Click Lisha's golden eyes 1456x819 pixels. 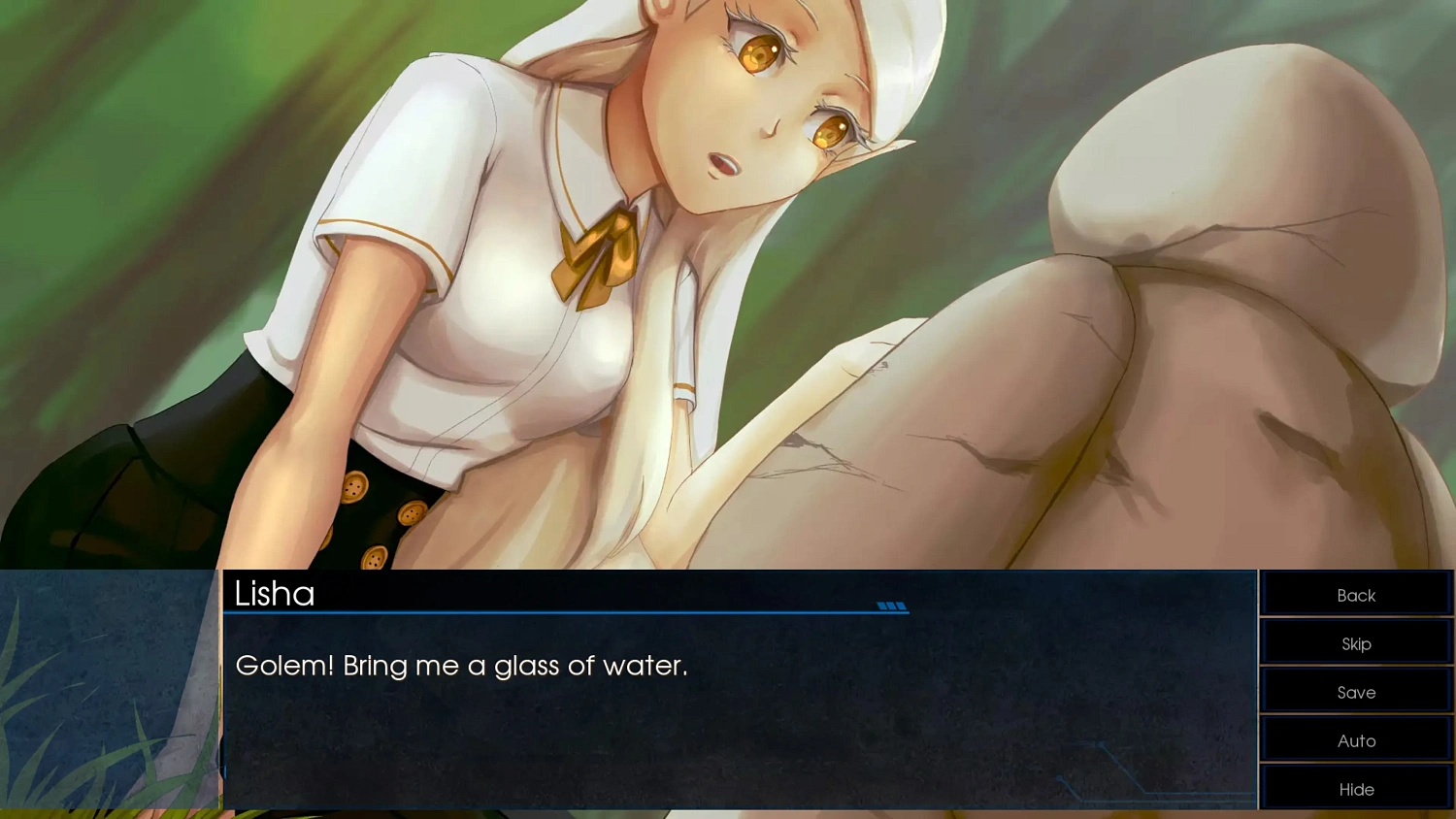point(759,49)
